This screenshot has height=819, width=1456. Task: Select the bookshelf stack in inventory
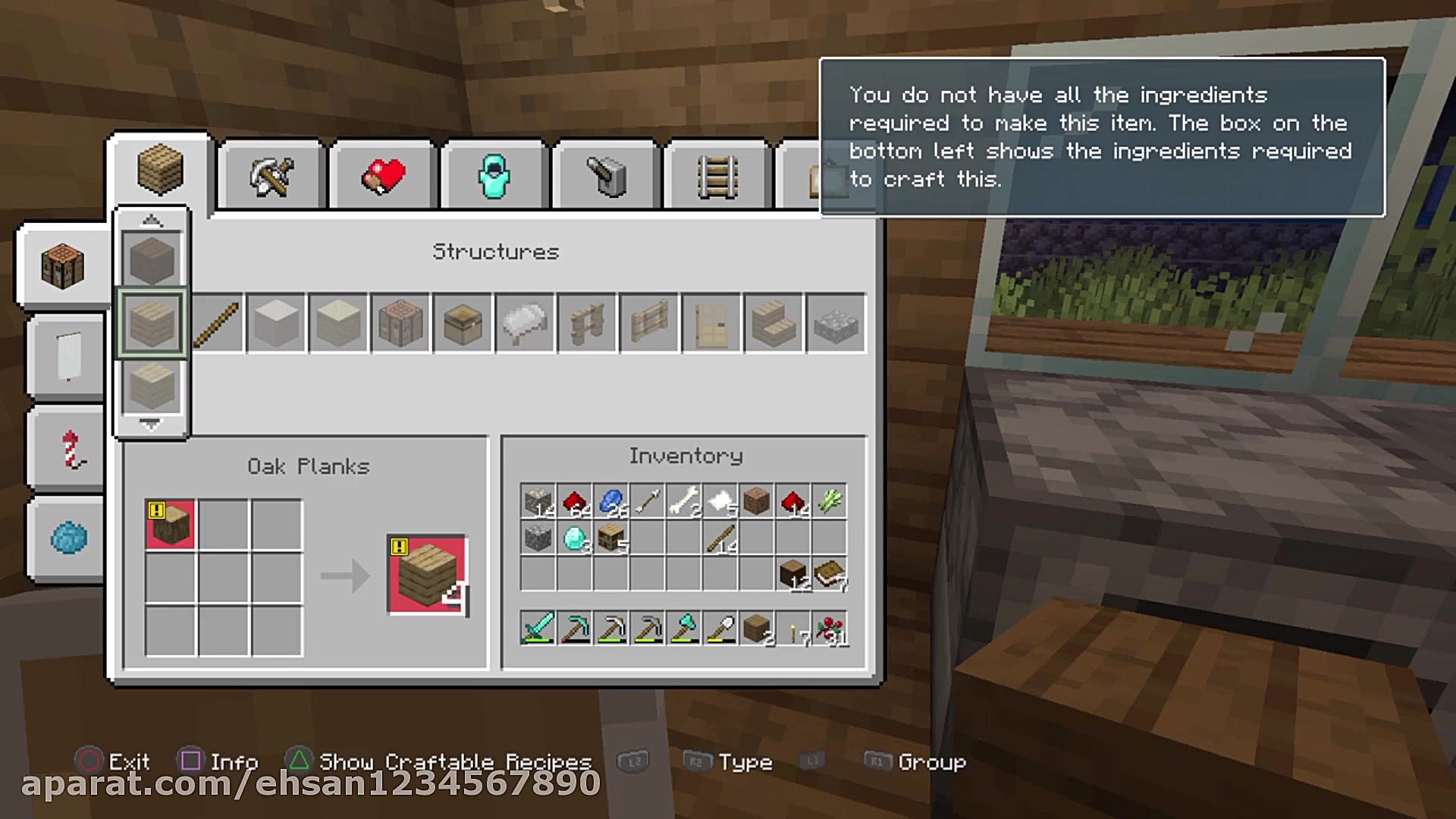pos(611,538)
